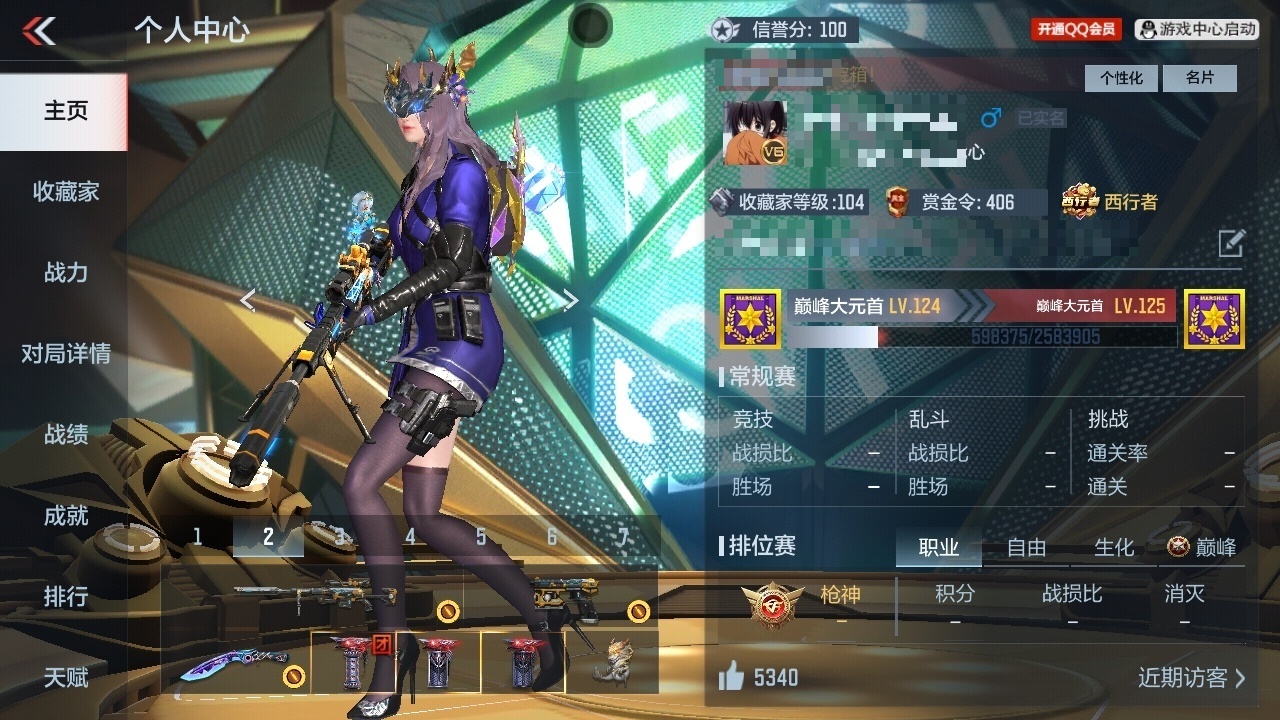Select the 生化 ranked tab
This screenshot has height=720, width=1280.
[1114, 547]
